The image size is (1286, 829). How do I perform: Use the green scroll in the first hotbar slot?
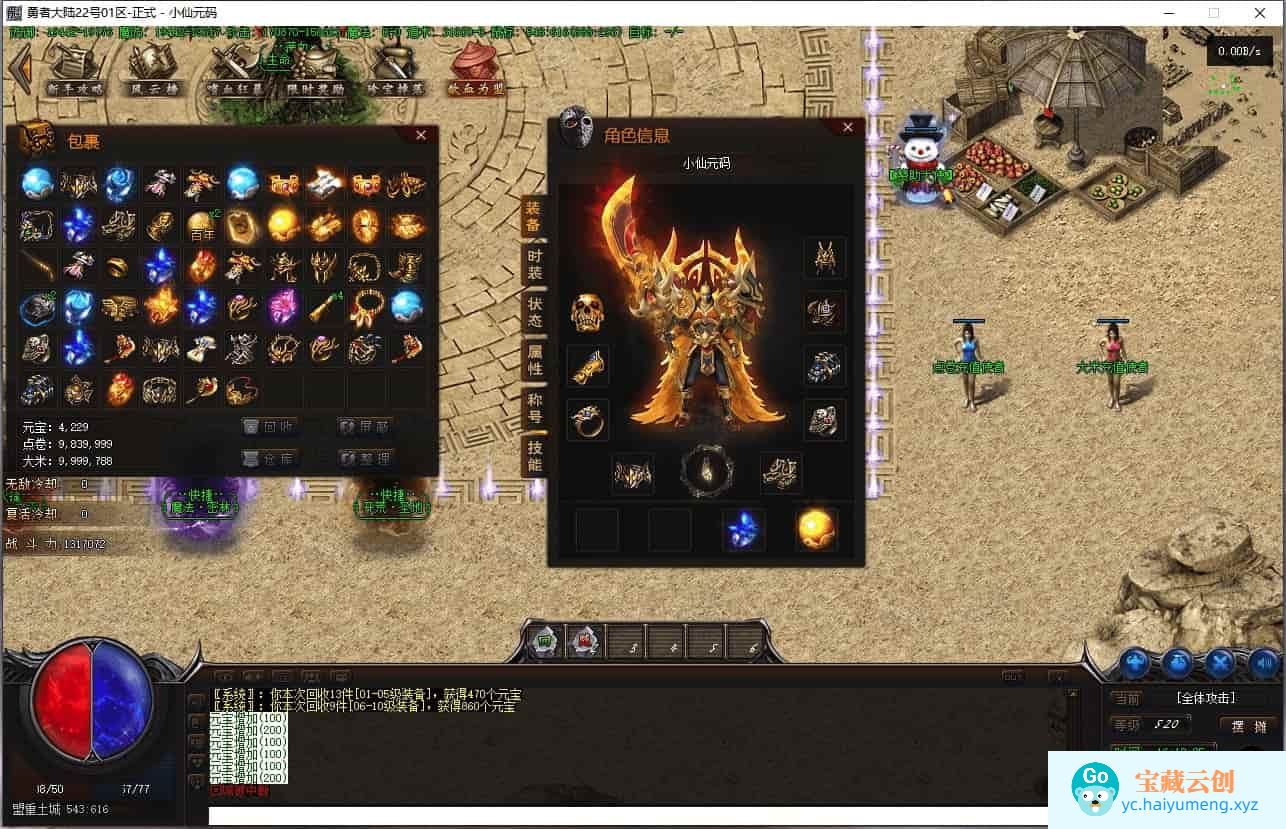(x=546, y=642)
